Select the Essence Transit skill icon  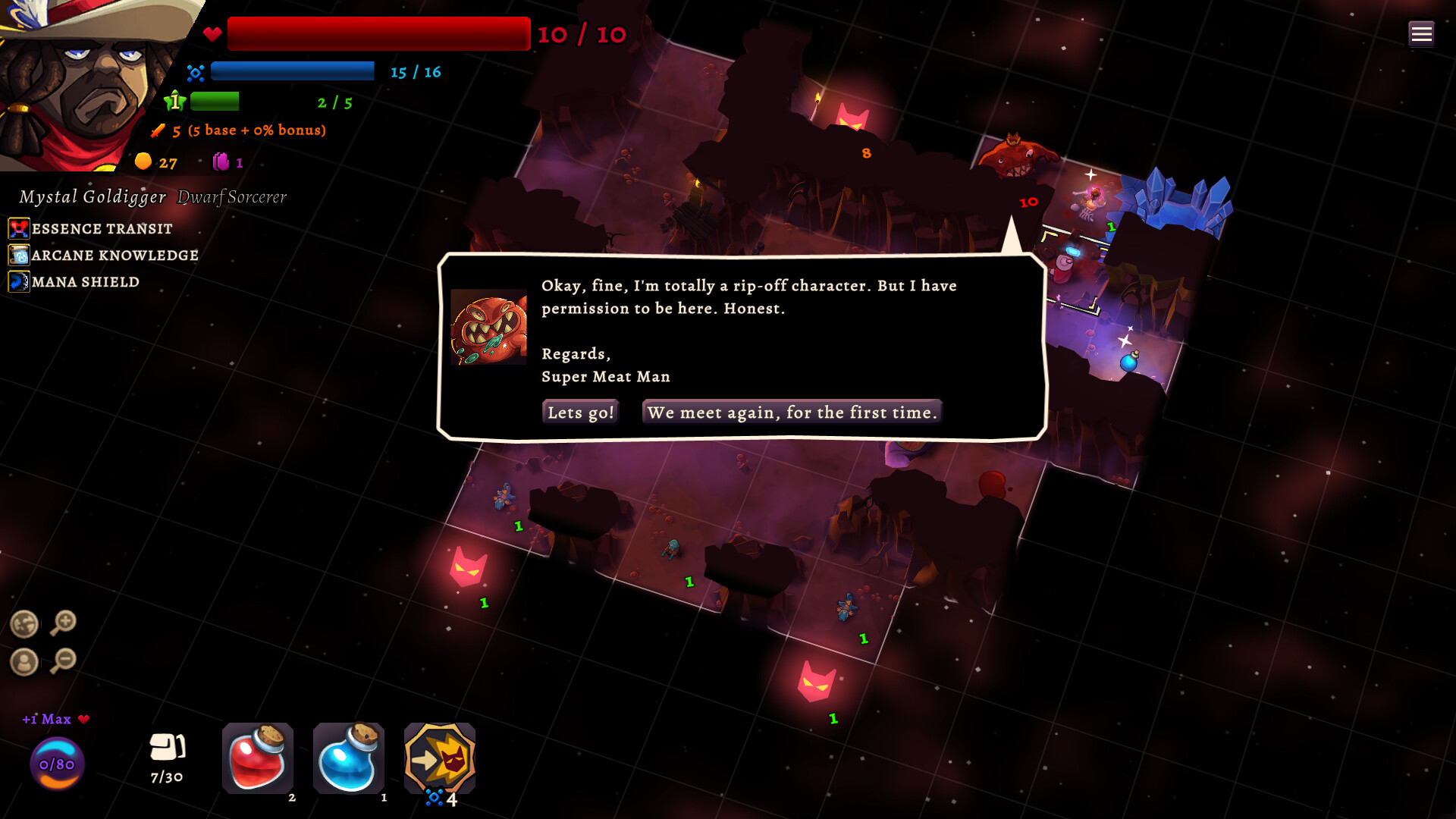pos(18,228)
